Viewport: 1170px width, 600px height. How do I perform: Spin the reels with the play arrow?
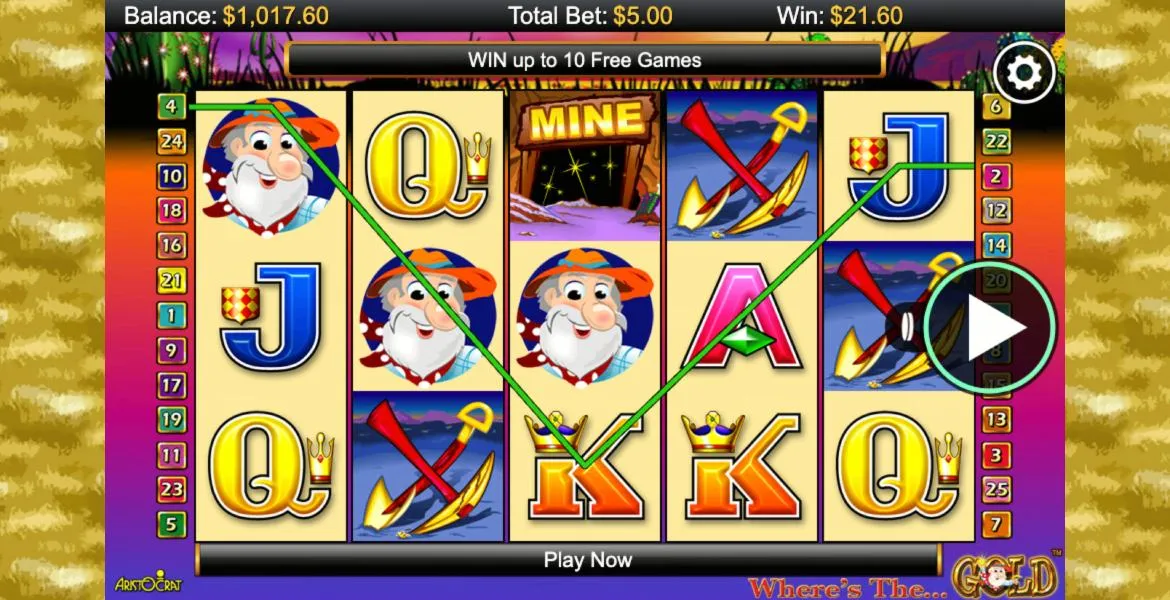(990, 327)
